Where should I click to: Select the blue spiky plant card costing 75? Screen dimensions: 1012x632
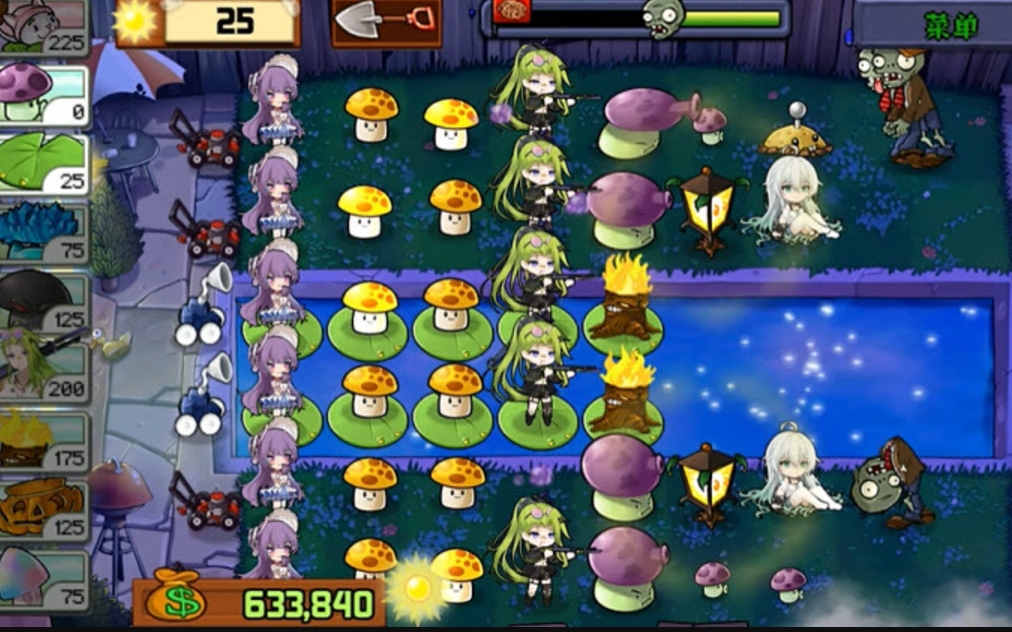tap(44, 234)
